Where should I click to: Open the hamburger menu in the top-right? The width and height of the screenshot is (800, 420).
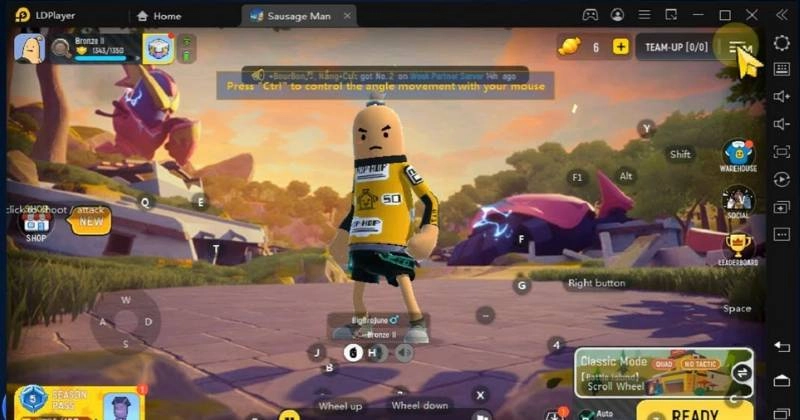[740, 48]
